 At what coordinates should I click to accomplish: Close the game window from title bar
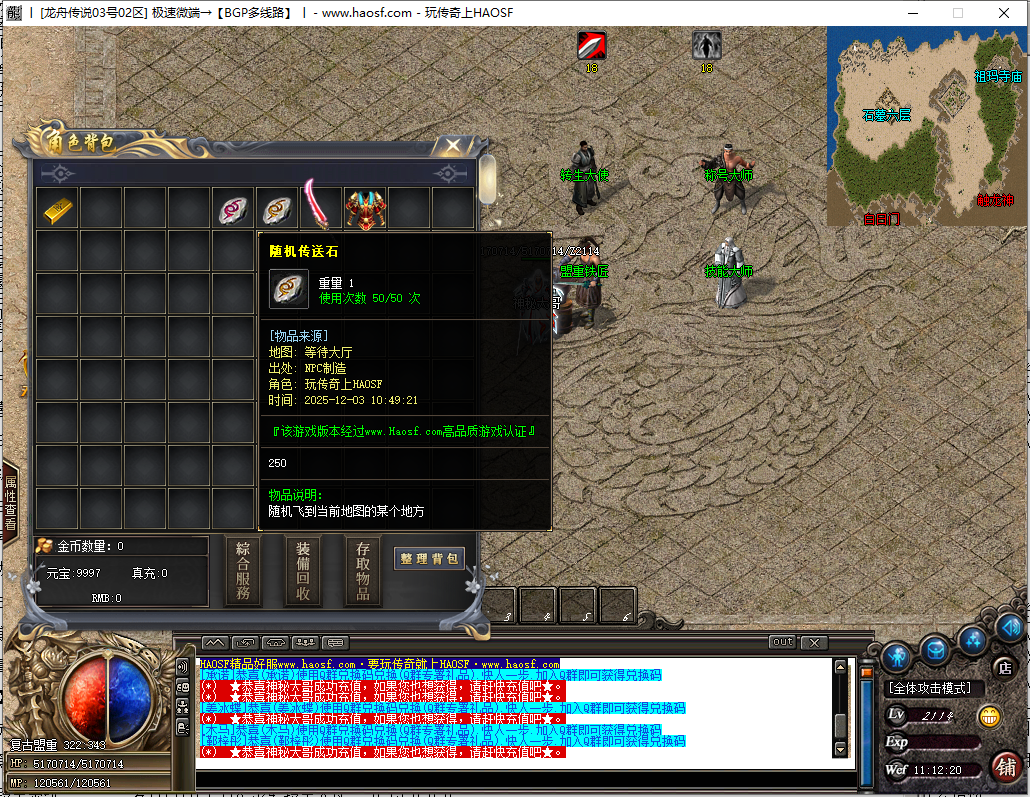click(1003, 13)
